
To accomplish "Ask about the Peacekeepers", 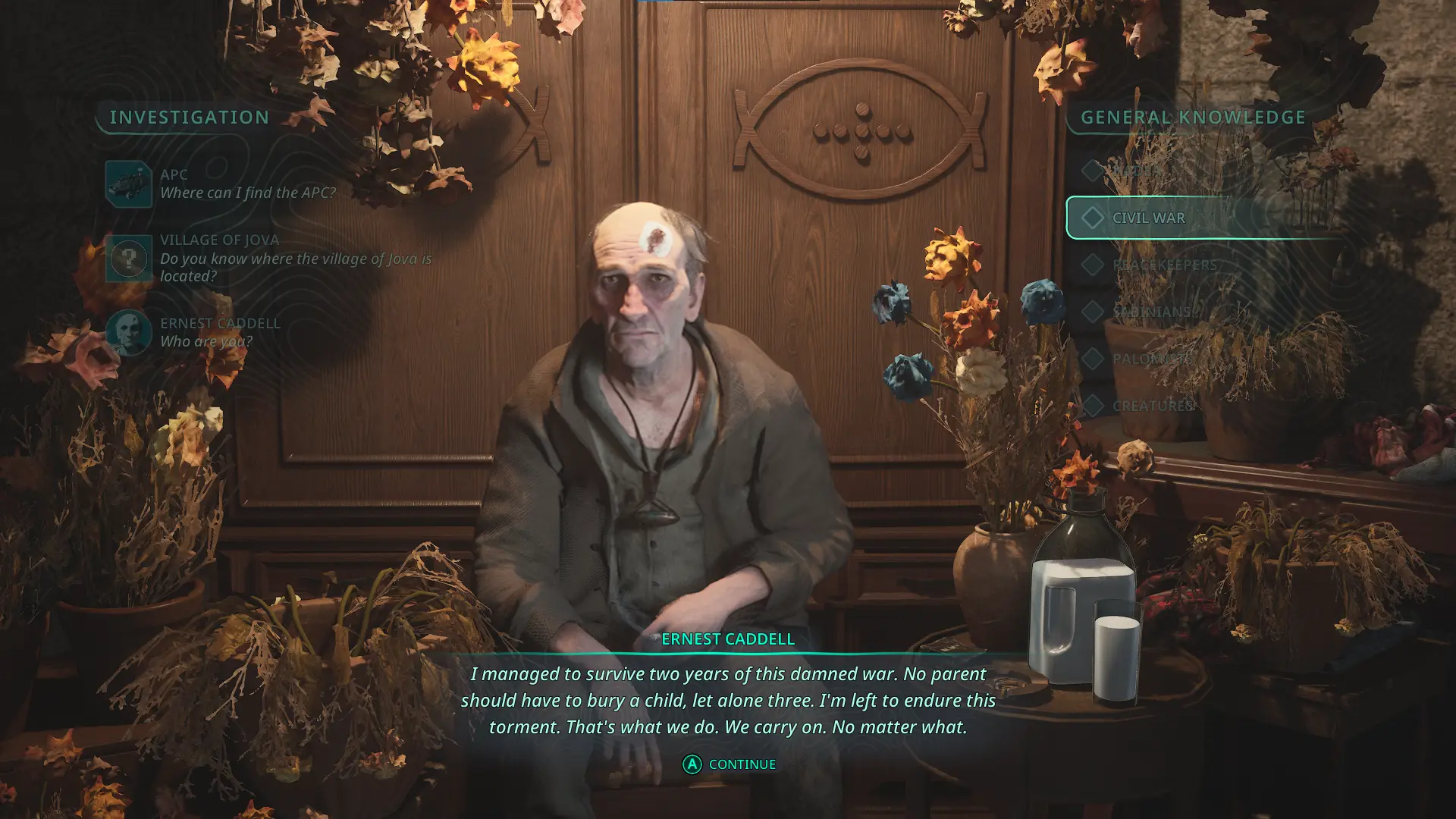I will 1164,265.
